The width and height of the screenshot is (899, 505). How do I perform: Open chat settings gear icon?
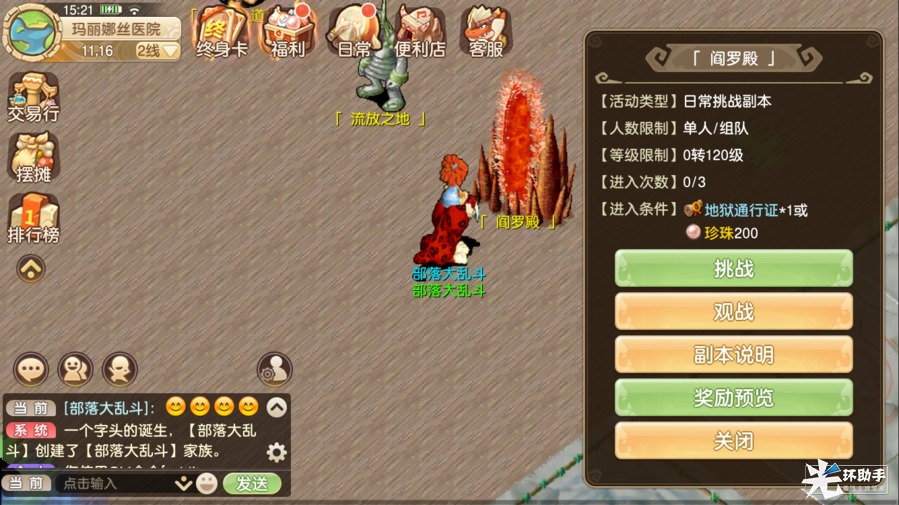tap(276, 452)
